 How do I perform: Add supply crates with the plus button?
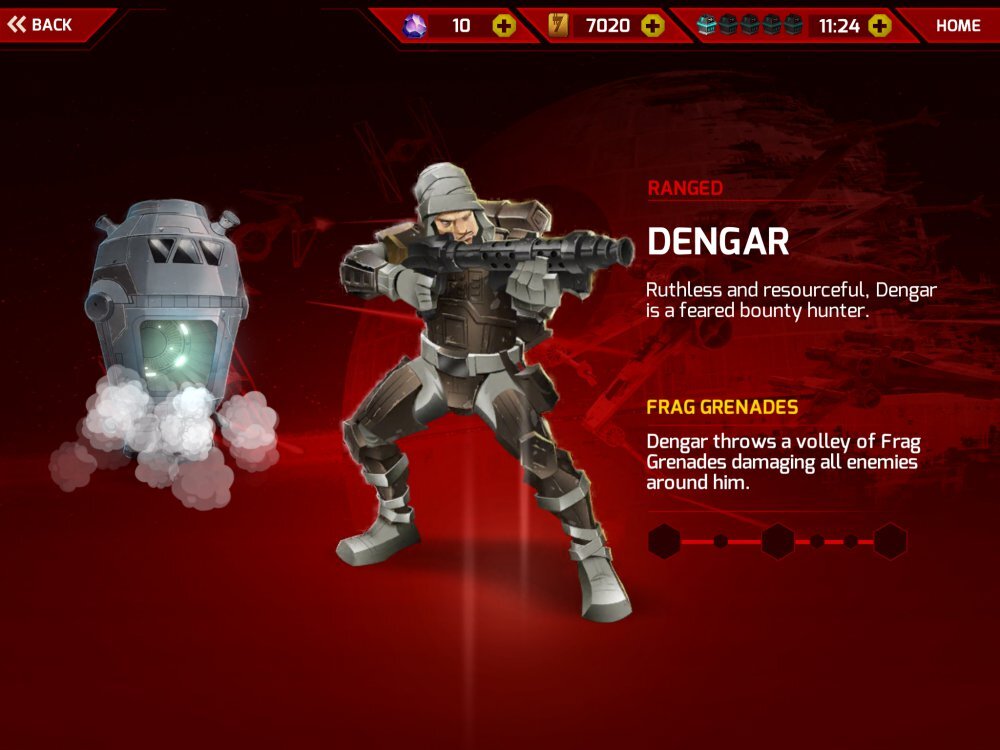[879, 26]
